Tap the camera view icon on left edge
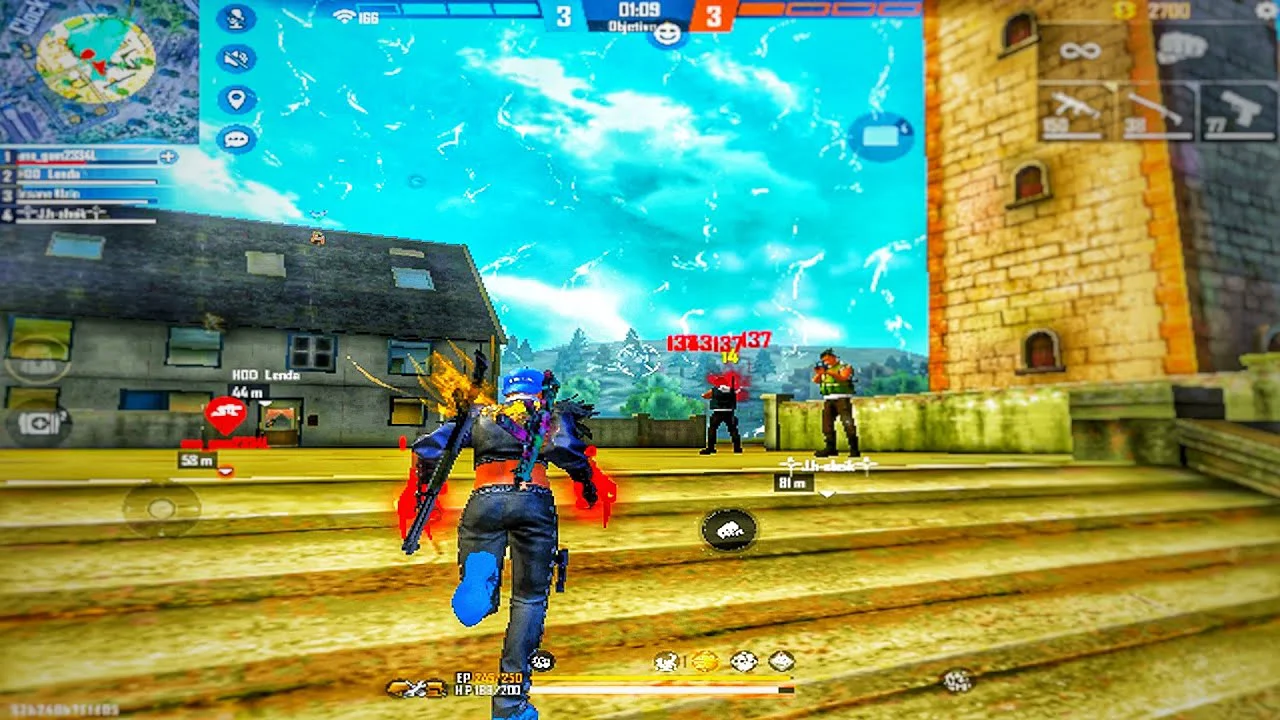 tap(36, 424)
